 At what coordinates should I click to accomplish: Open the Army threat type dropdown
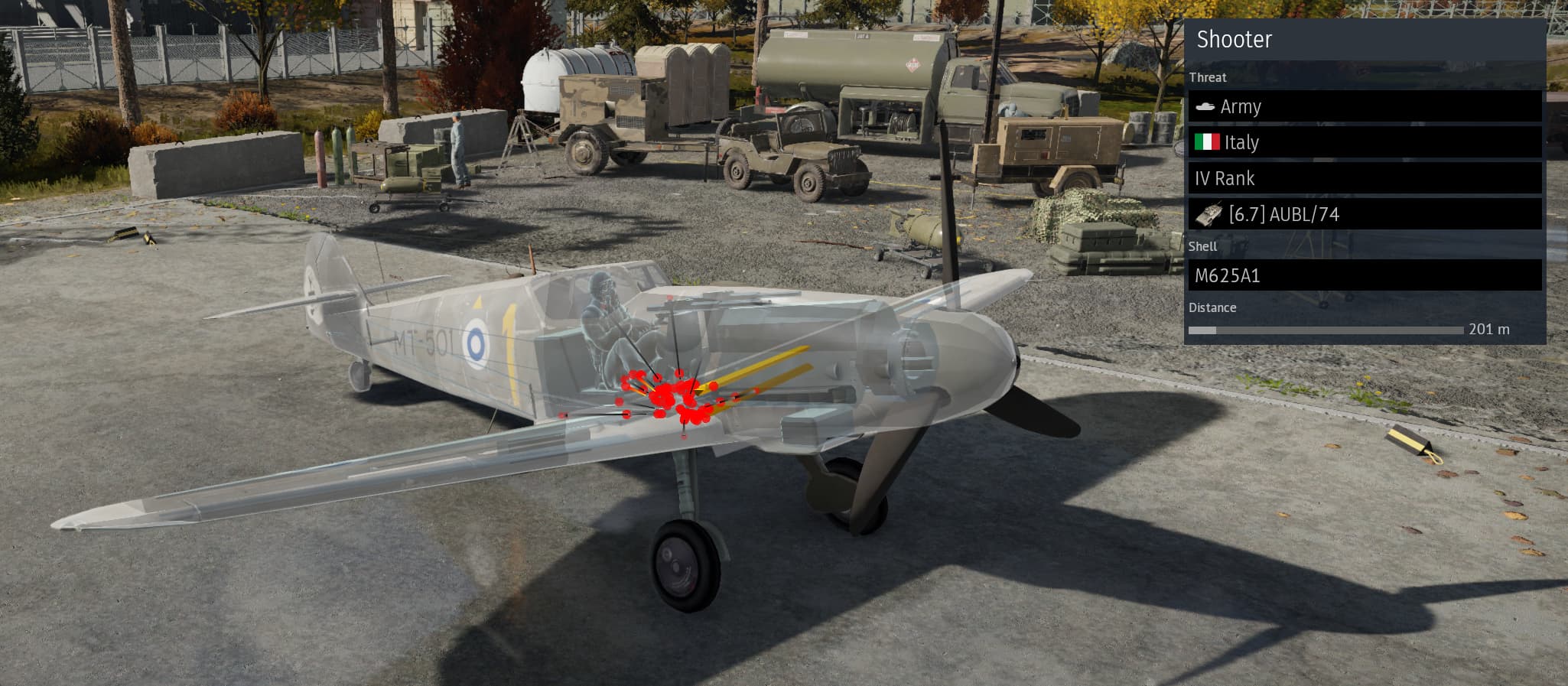pyautogui.click(x=1364, y=106)
